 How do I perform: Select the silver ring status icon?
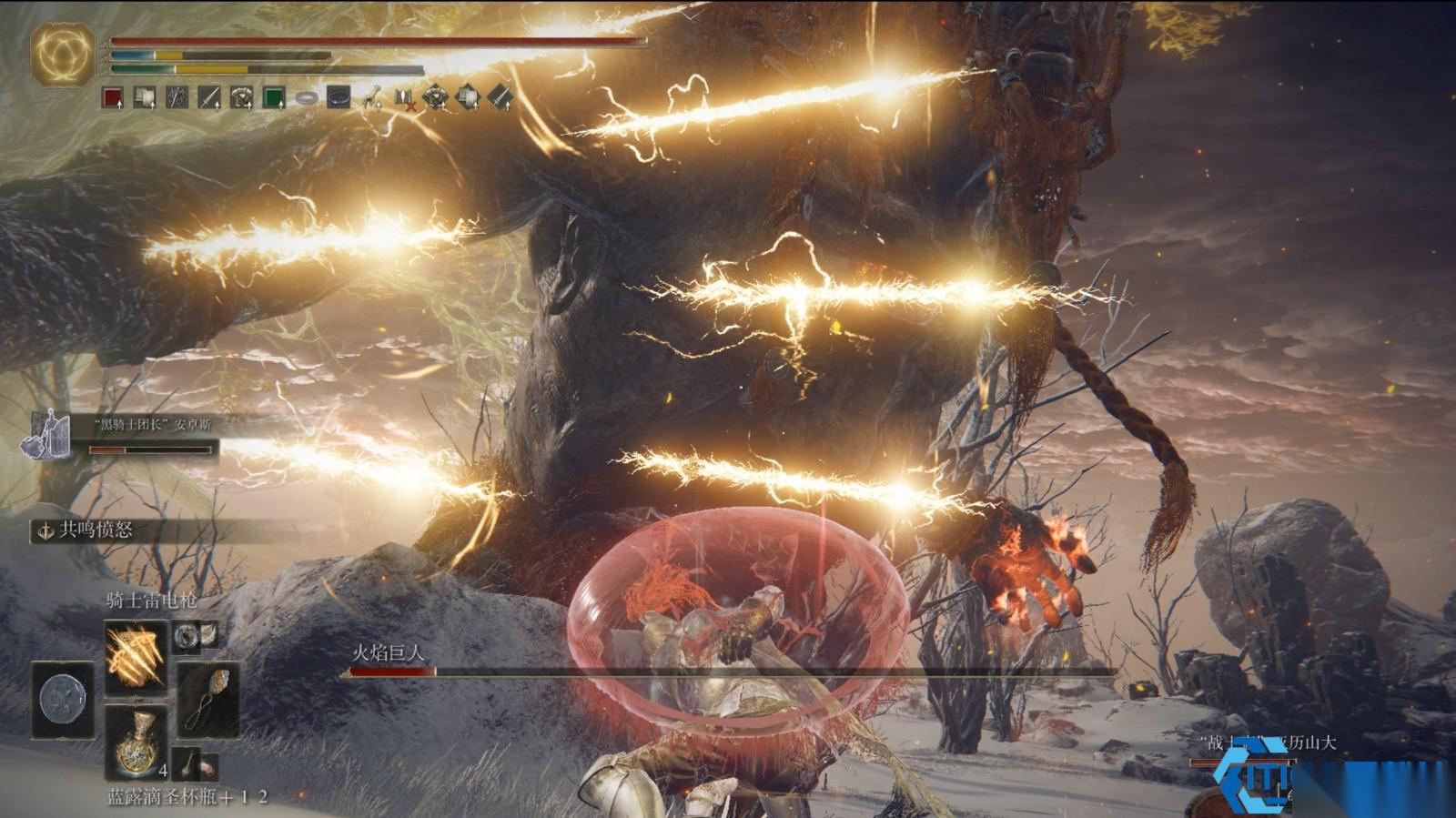(x=307, y=97)
